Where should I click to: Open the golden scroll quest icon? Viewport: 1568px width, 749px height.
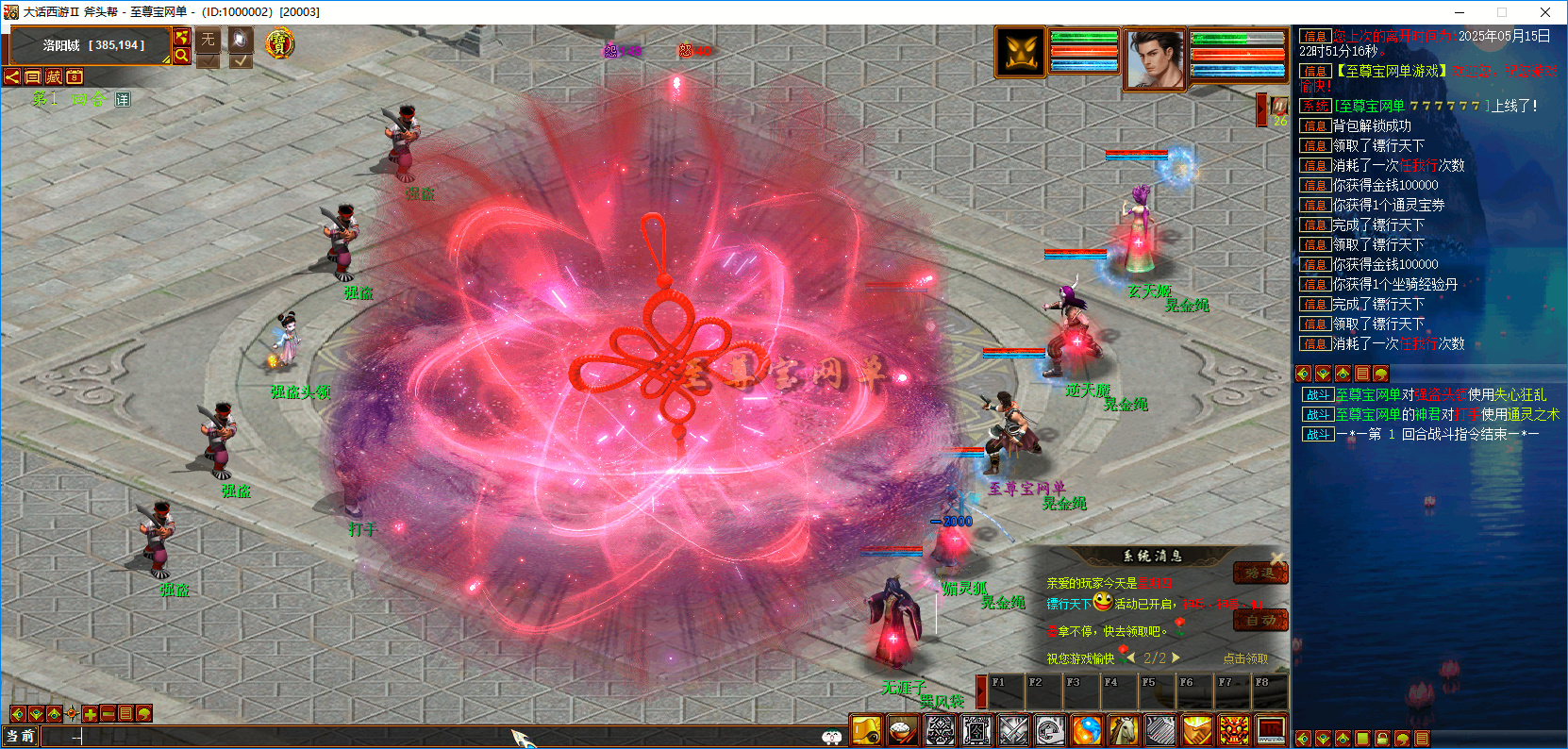pyautogui.click(x=866, y=730)
